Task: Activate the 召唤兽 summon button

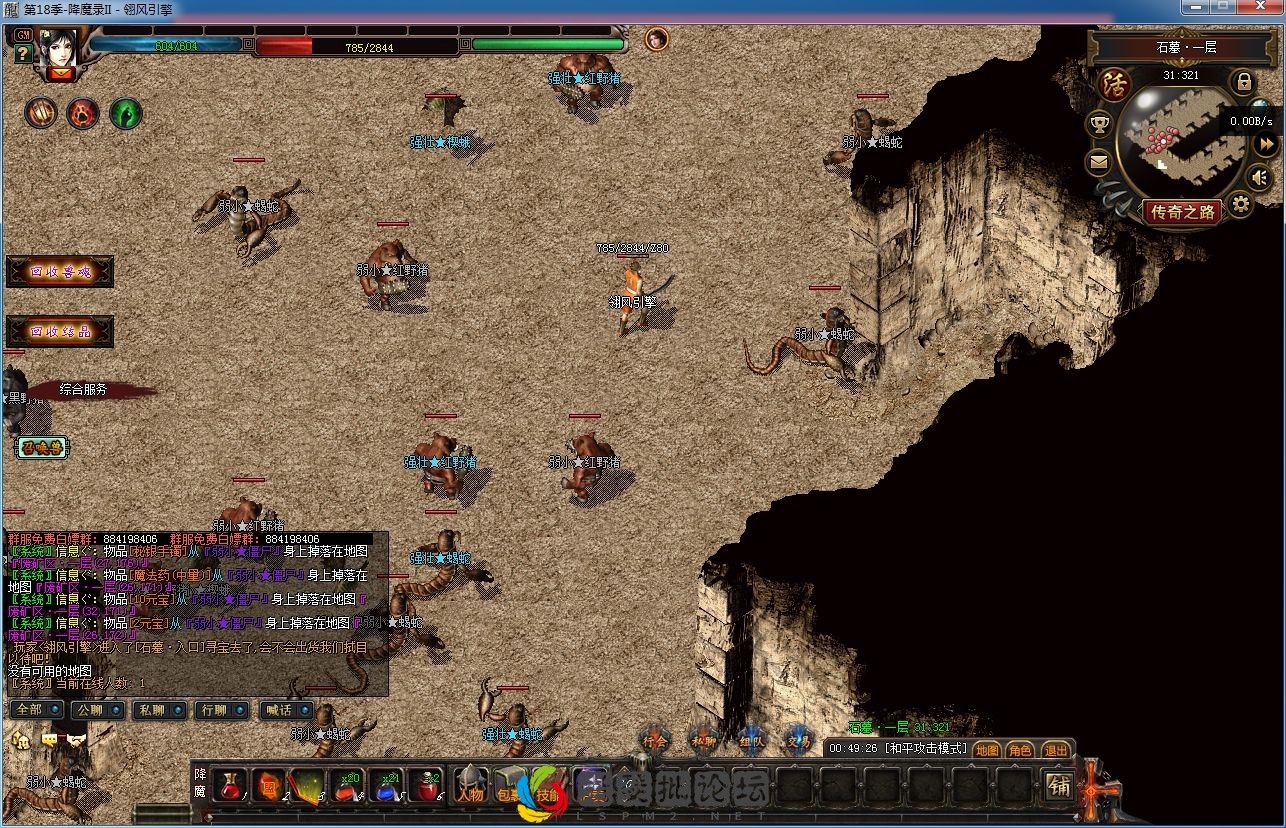Action: 42,448
